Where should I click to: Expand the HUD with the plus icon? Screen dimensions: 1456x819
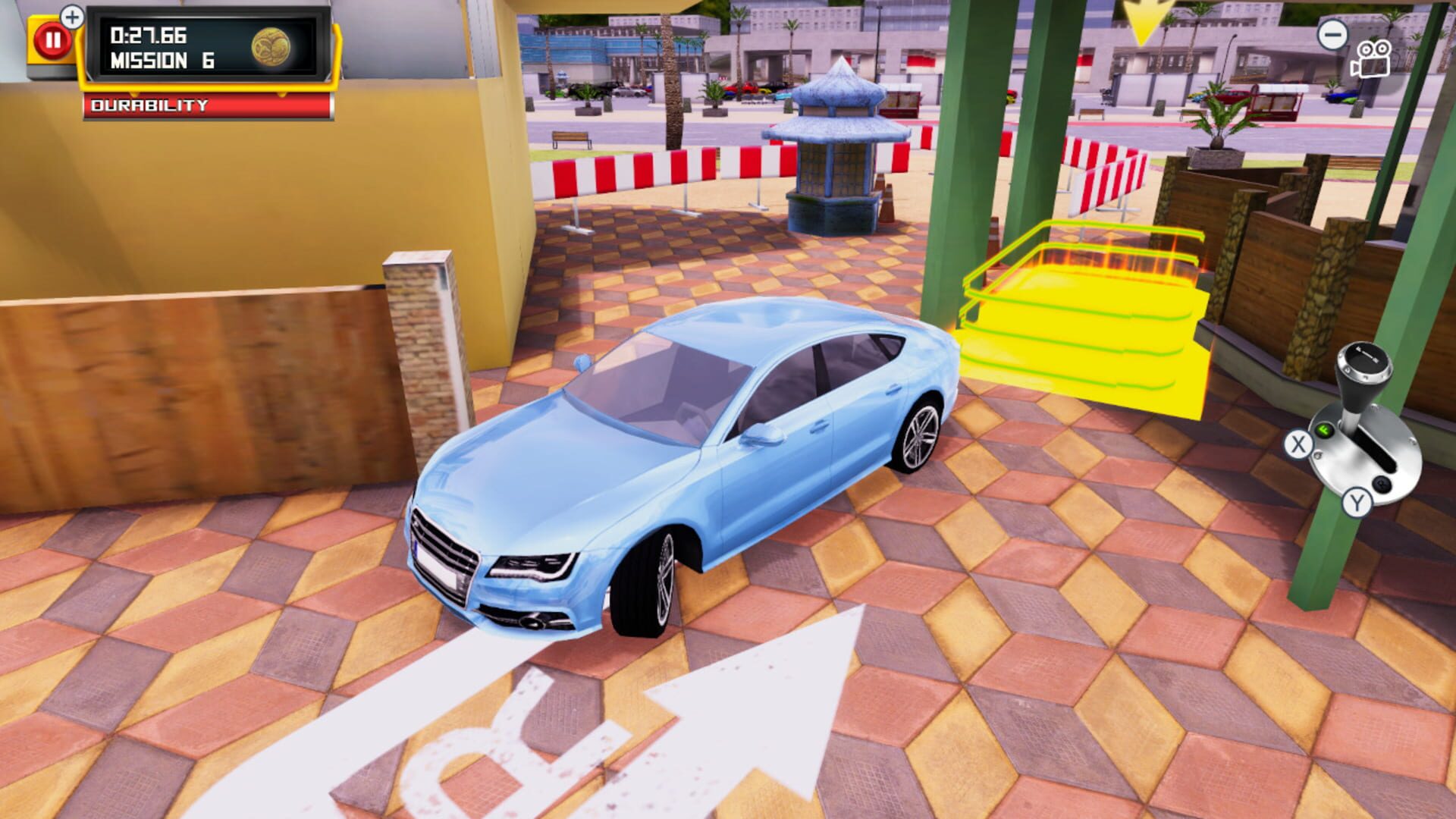pyautogui.click(x=71, y=17)
